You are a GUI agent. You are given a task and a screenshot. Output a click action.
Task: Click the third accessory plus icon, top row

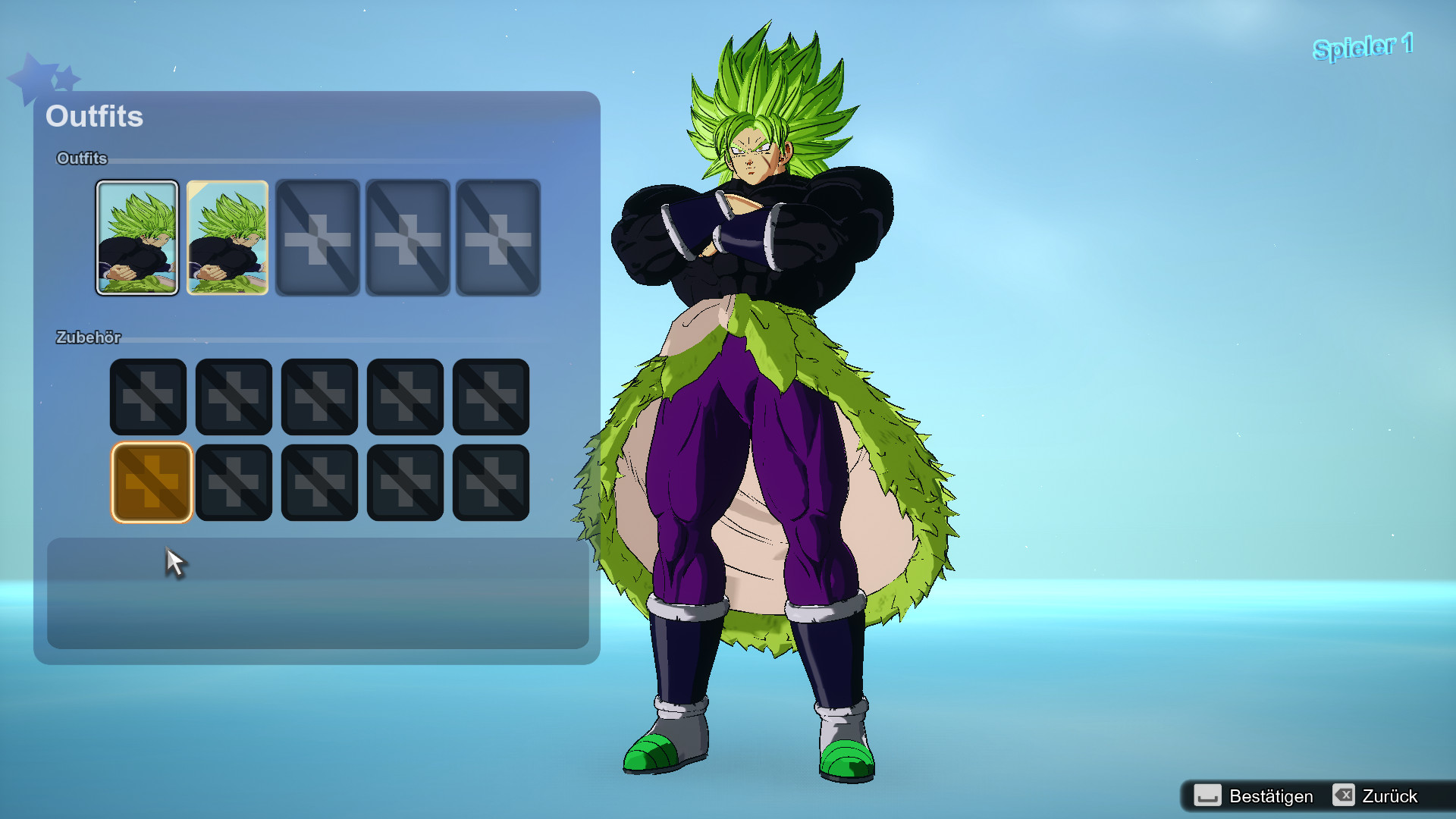click(x=318, y=396)
